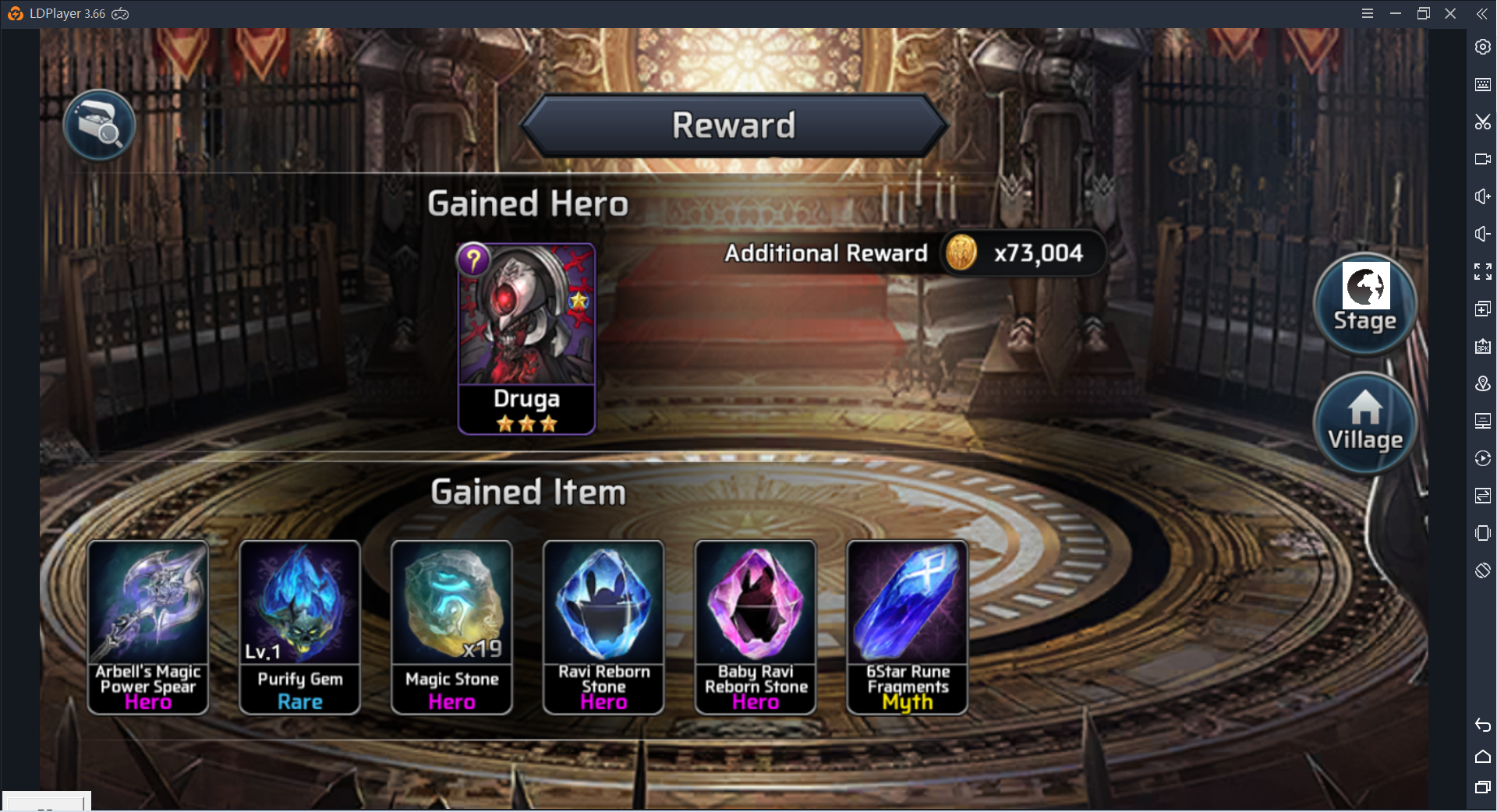This screenshot has width=1497, height=812.
Task: Select the Druga hero card
Action: (526, 337)
